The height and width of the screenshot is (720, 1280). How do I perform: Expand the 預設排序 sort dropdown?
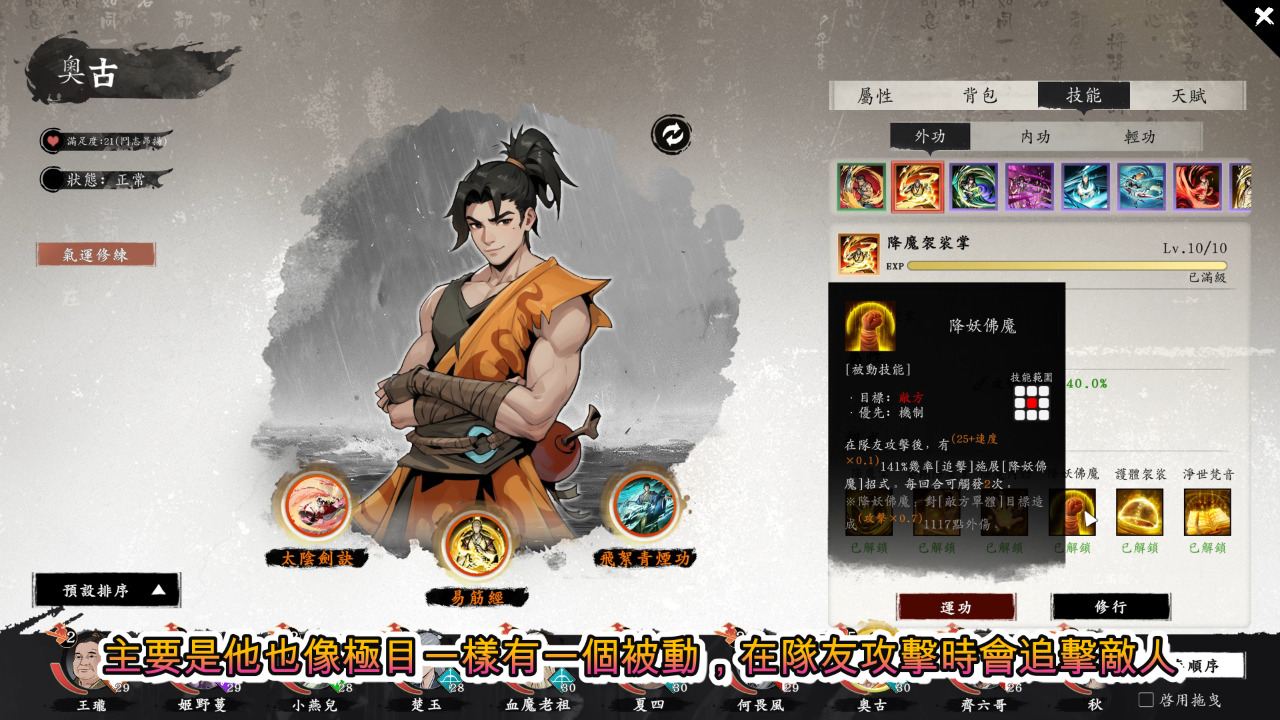click(x=107, y=590)
